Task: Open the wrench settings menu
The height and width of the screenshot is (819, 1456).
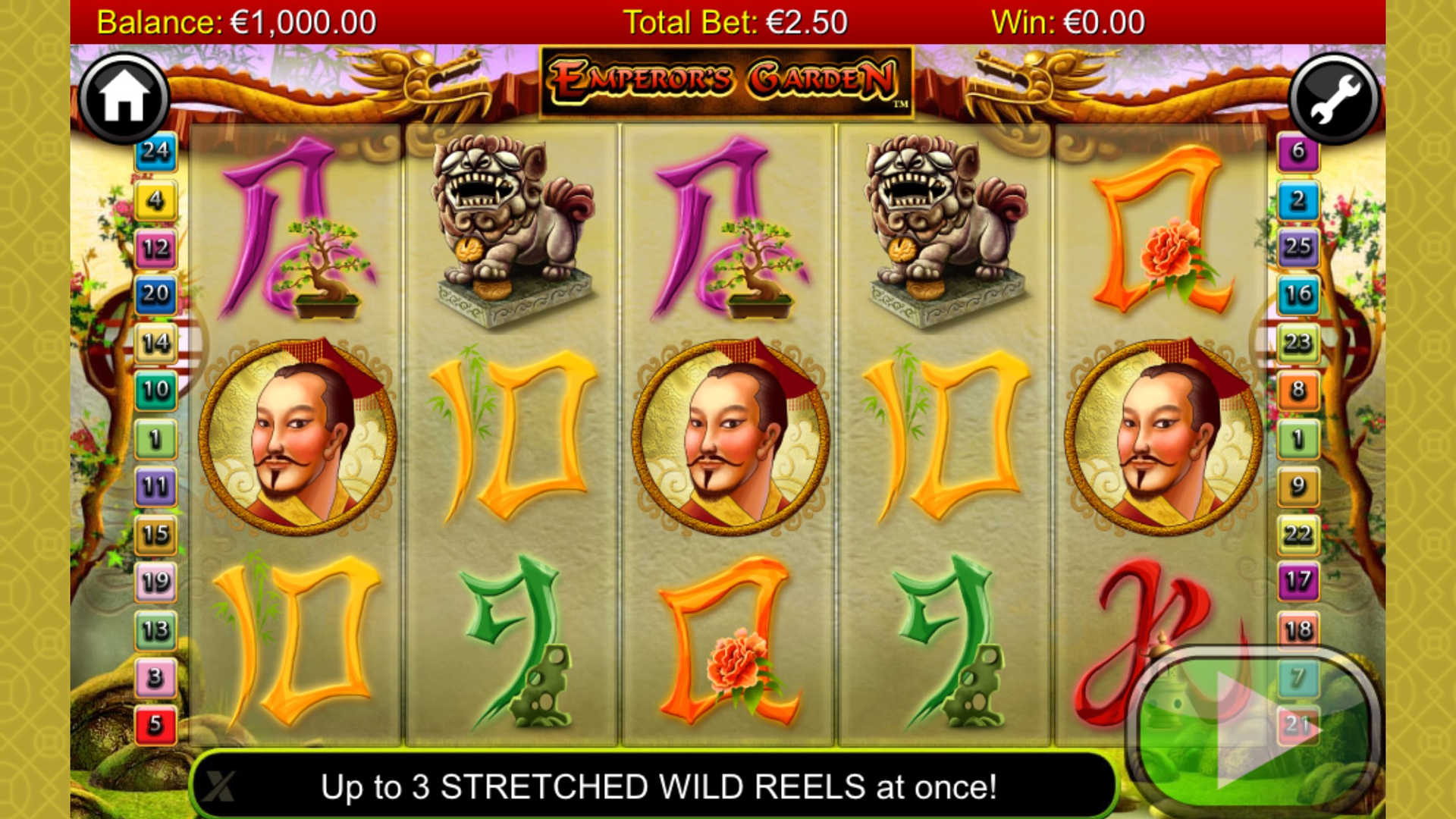Action: tap(1334, 99)
